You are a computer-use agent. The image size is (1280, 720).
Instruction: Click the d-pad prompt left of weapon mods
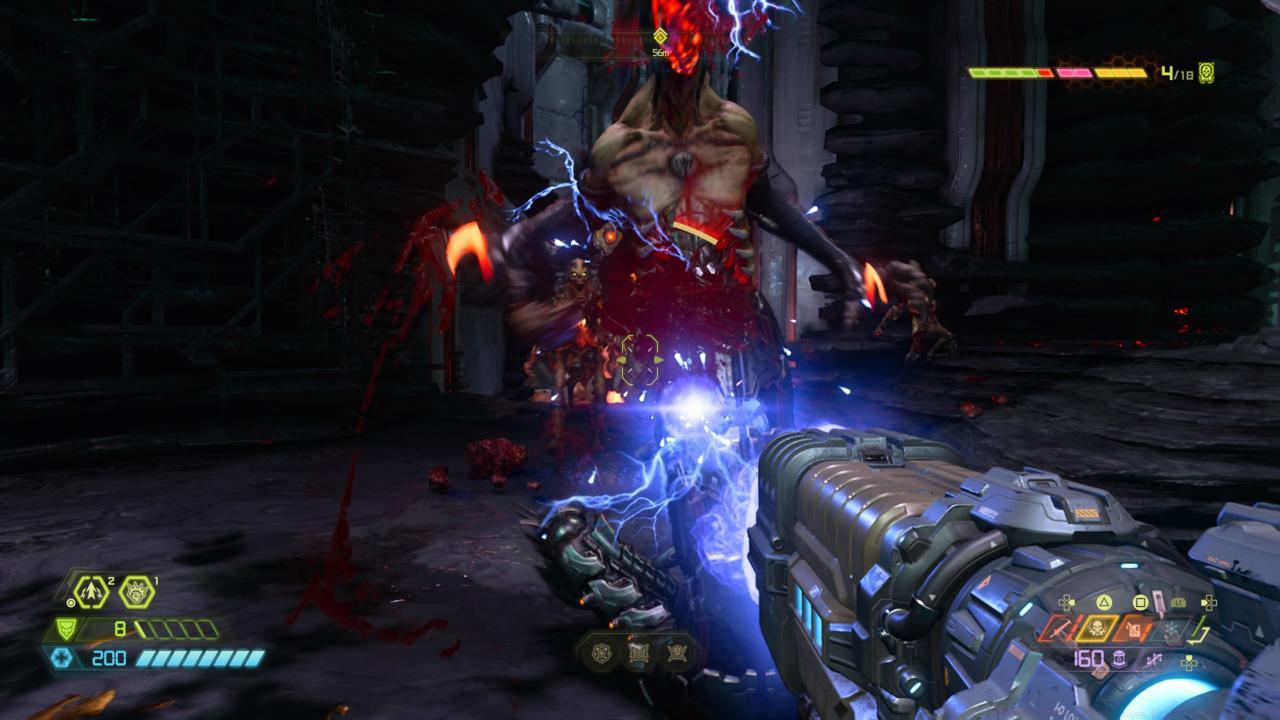[1066, 603]
